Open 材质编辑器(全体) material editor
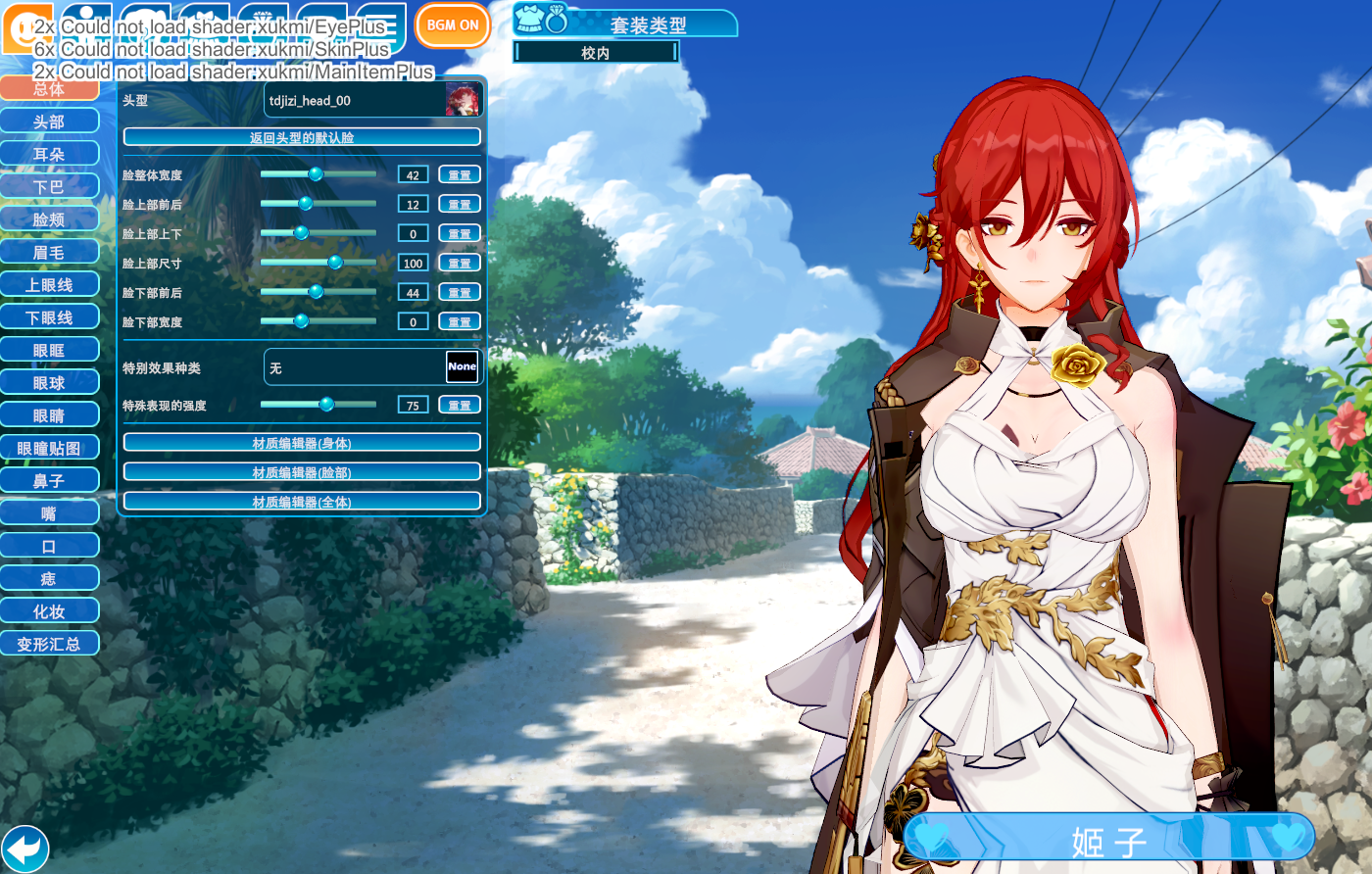1372x874 pixels. pyautogui.click(x=302, y=502)
